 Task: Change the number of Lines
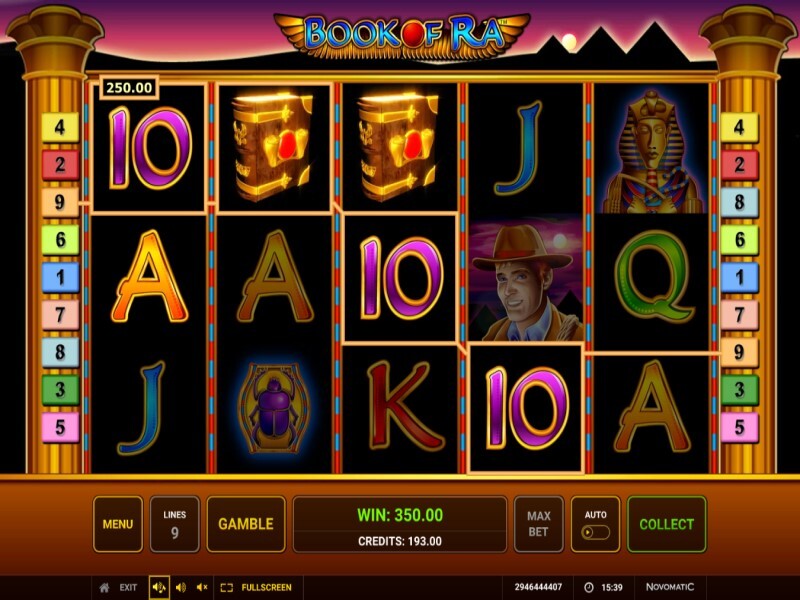click(174, 524)
